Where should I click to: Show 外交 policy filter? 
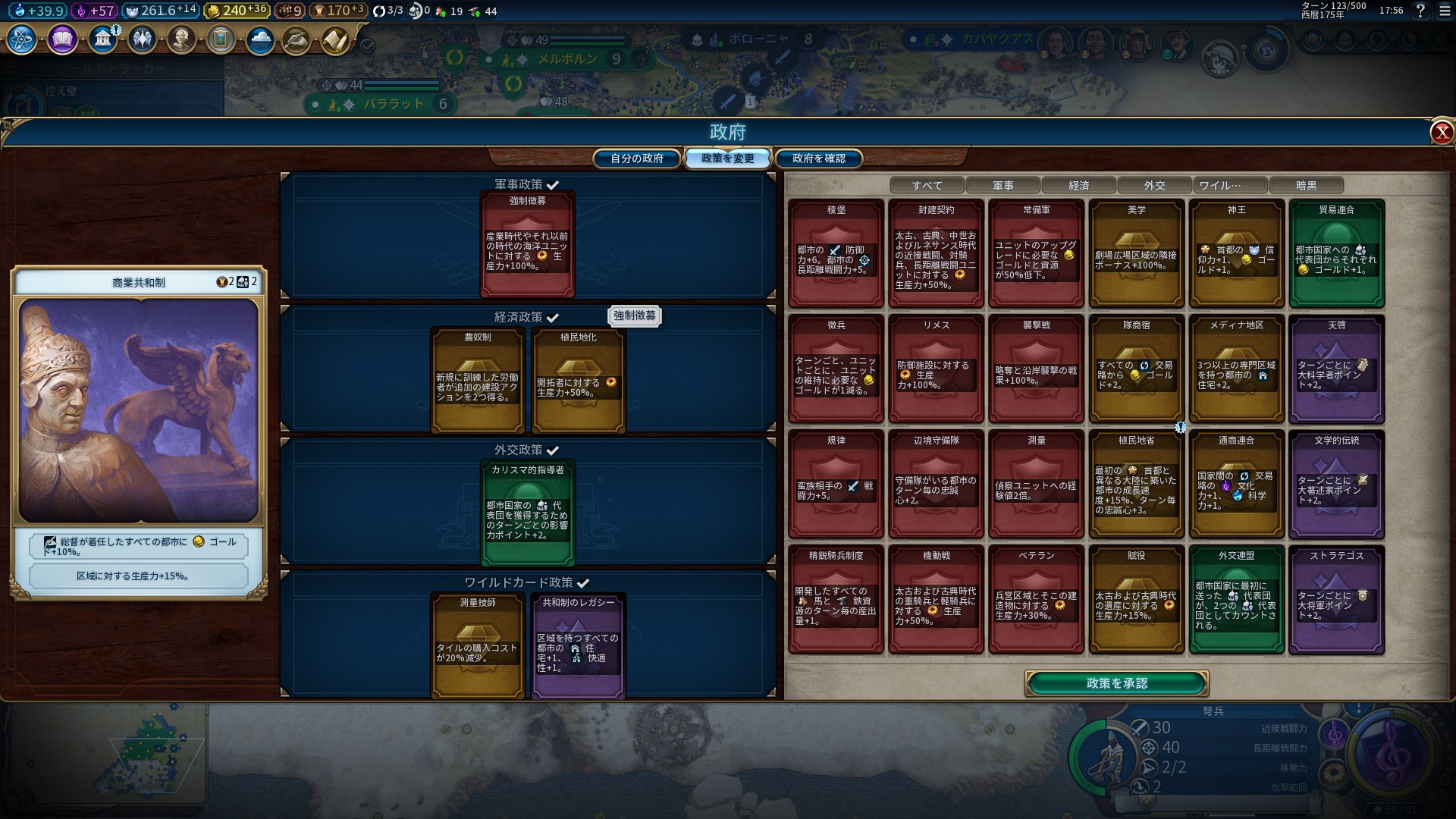point(1154,186)
